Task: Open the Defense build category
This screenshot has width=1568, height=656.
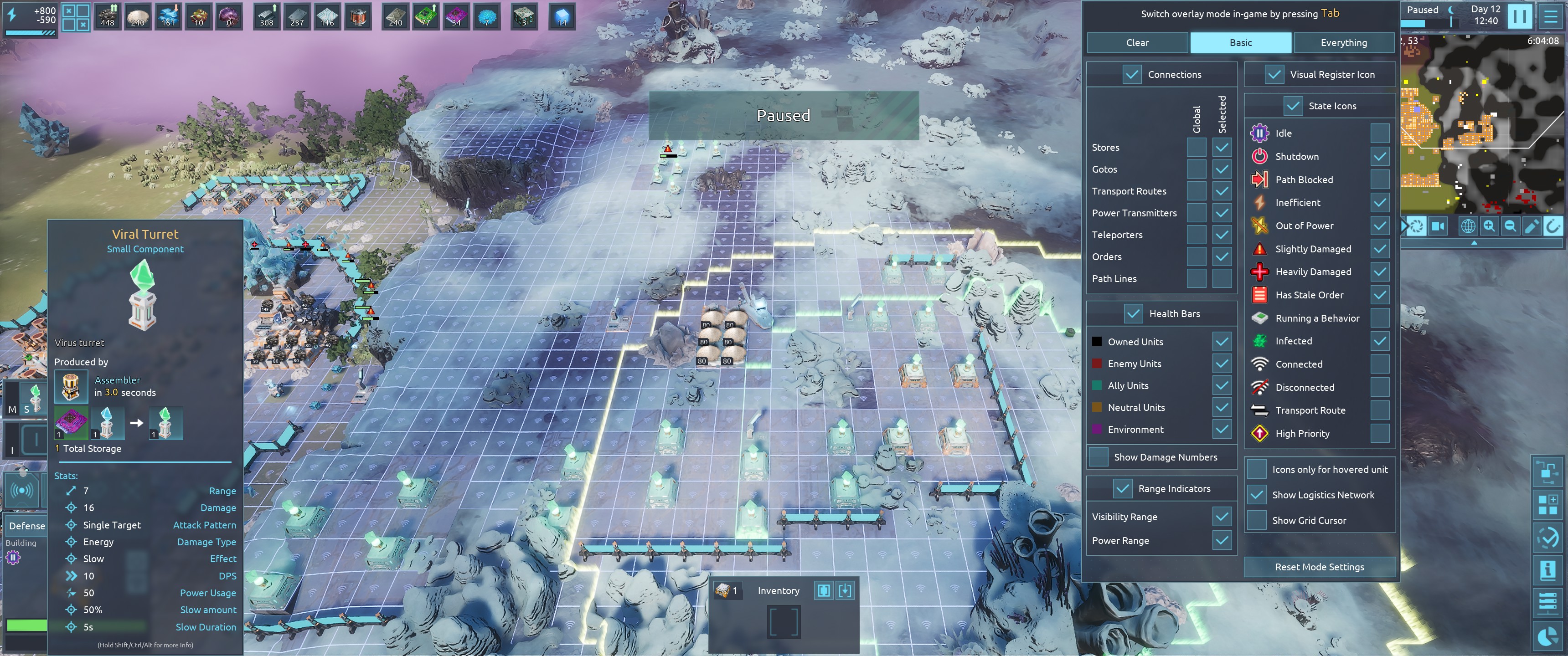Action: (27, 526)
